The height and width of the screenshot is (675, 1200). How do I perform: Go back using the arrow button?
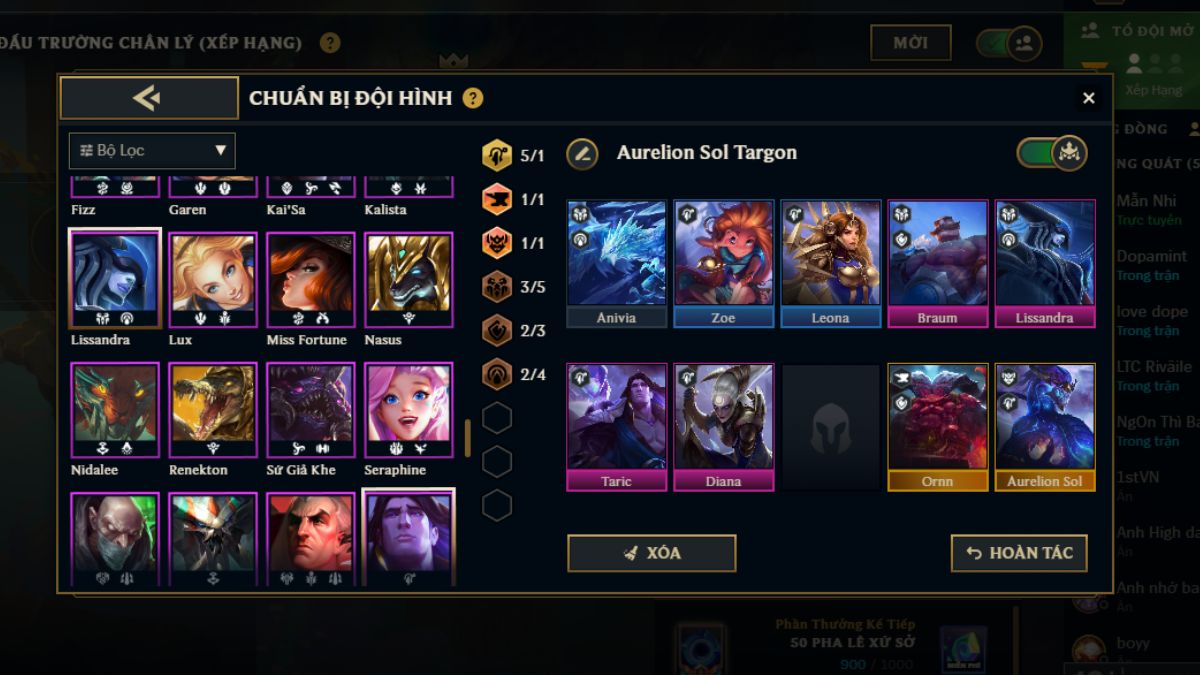coord(149,98)
